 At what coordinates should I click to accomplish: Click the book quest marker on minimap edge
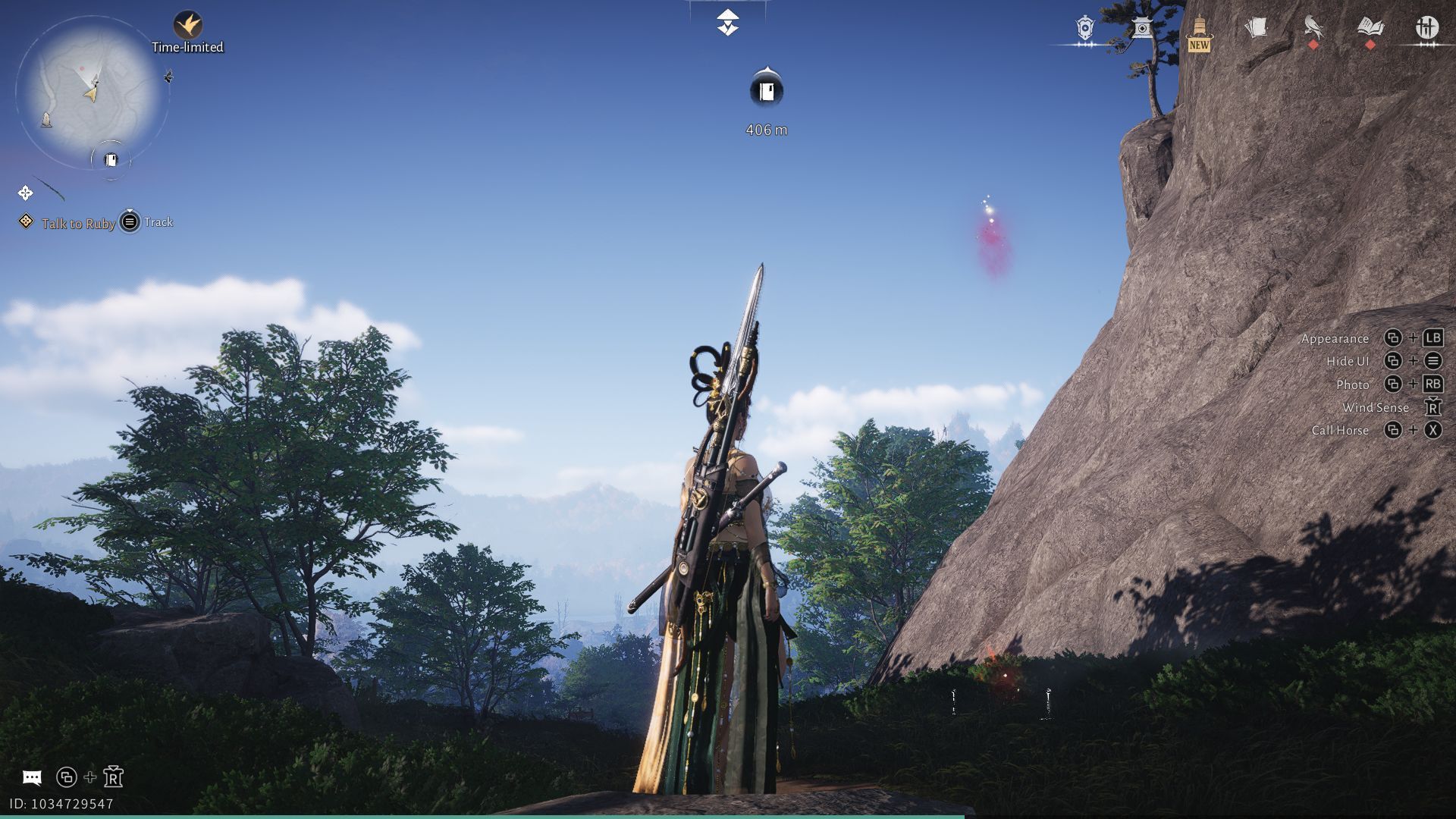click(111, 160)
